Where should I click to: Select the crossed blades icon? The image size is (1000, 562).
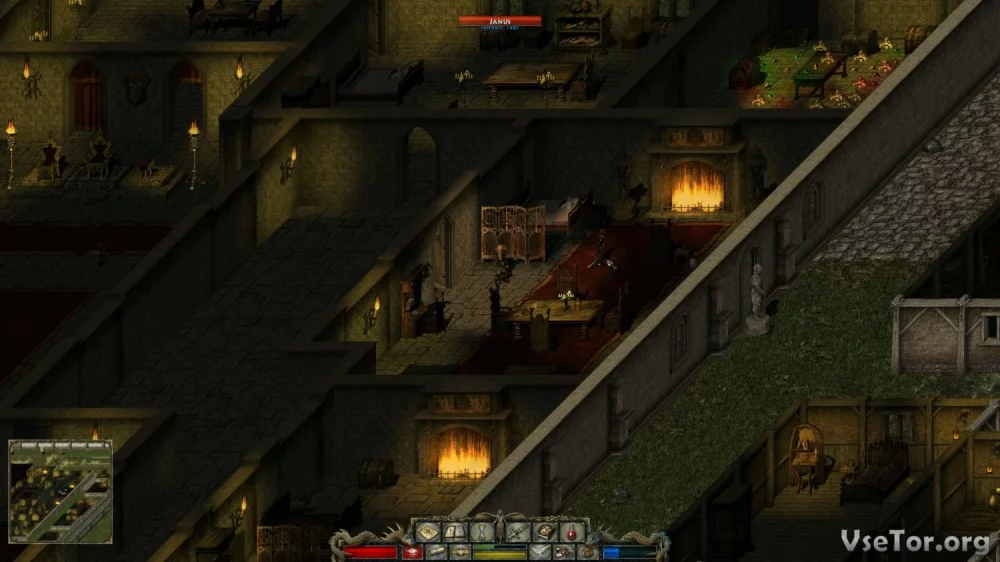click(x=482, y=532)
